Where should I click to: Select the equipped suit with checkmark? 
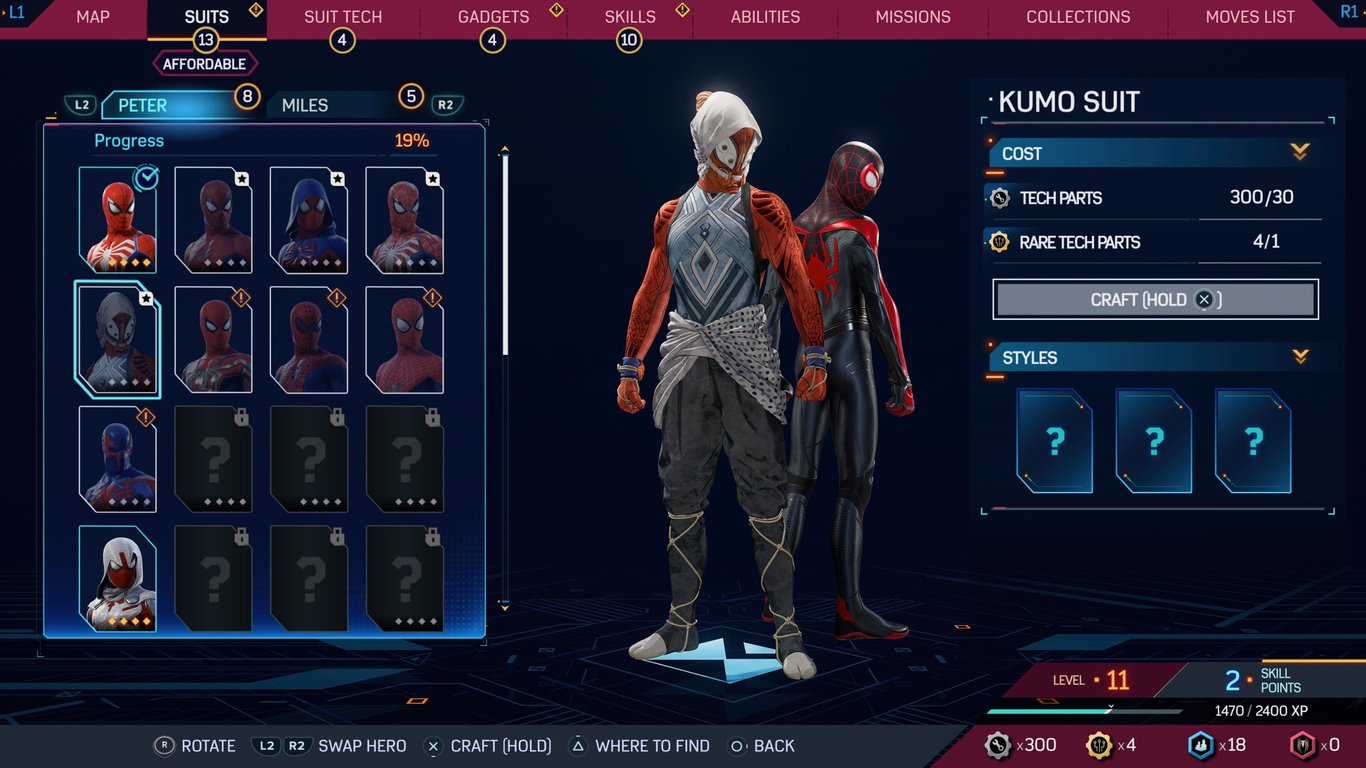[x=118, y=220]
